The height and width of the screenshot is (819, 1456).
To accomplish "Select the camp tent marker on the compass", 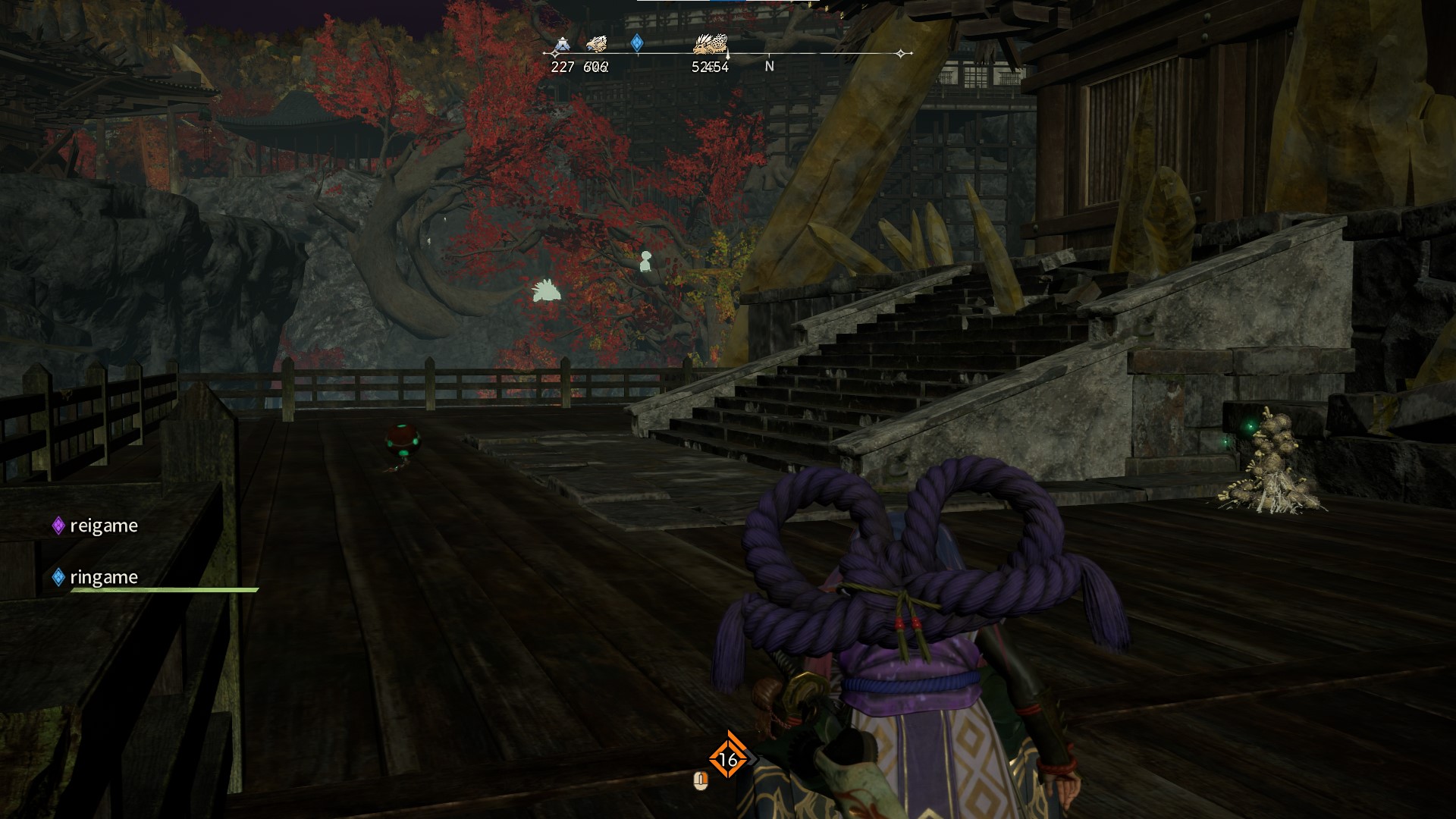I will tap(561, 45).
